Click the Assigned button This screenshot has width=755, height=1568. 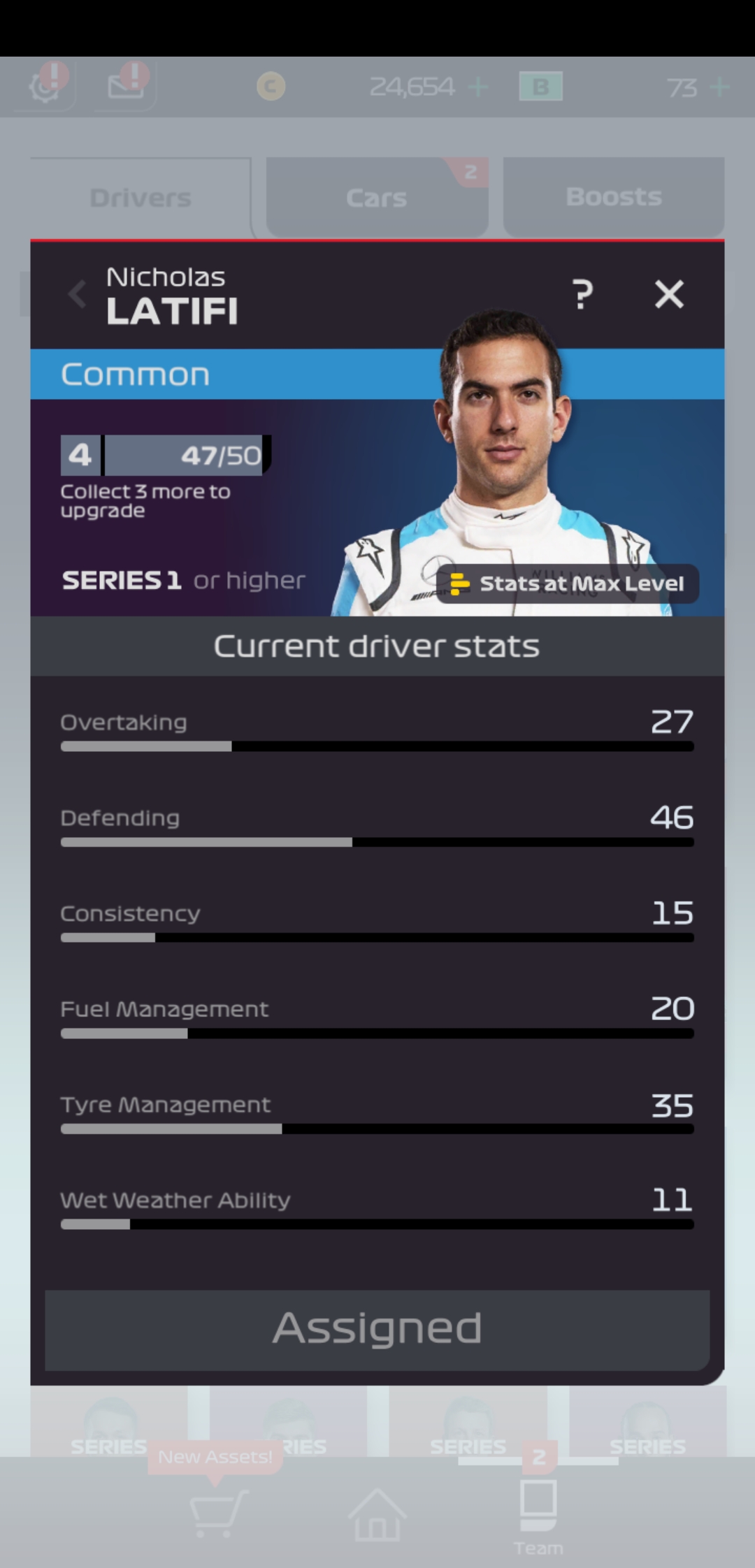tap(377, 1329)
